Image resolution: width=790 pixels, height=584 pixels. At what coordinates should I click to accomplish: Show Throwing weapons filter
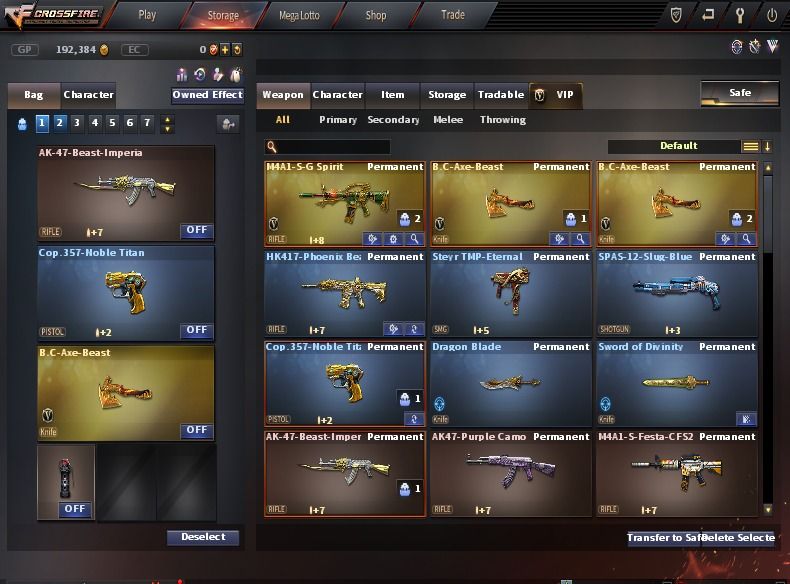(x=503, y=120)
